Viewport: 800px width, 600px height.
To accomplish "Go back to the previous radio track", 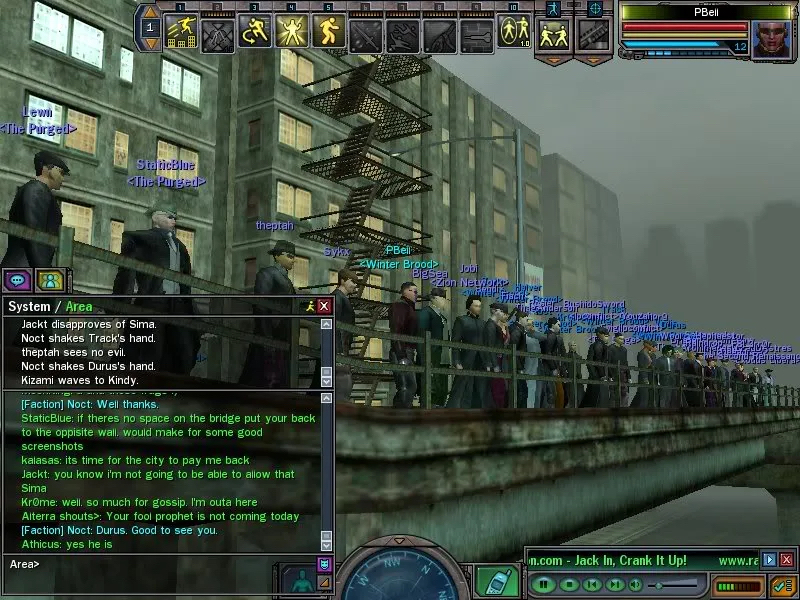I will (593, 583).
